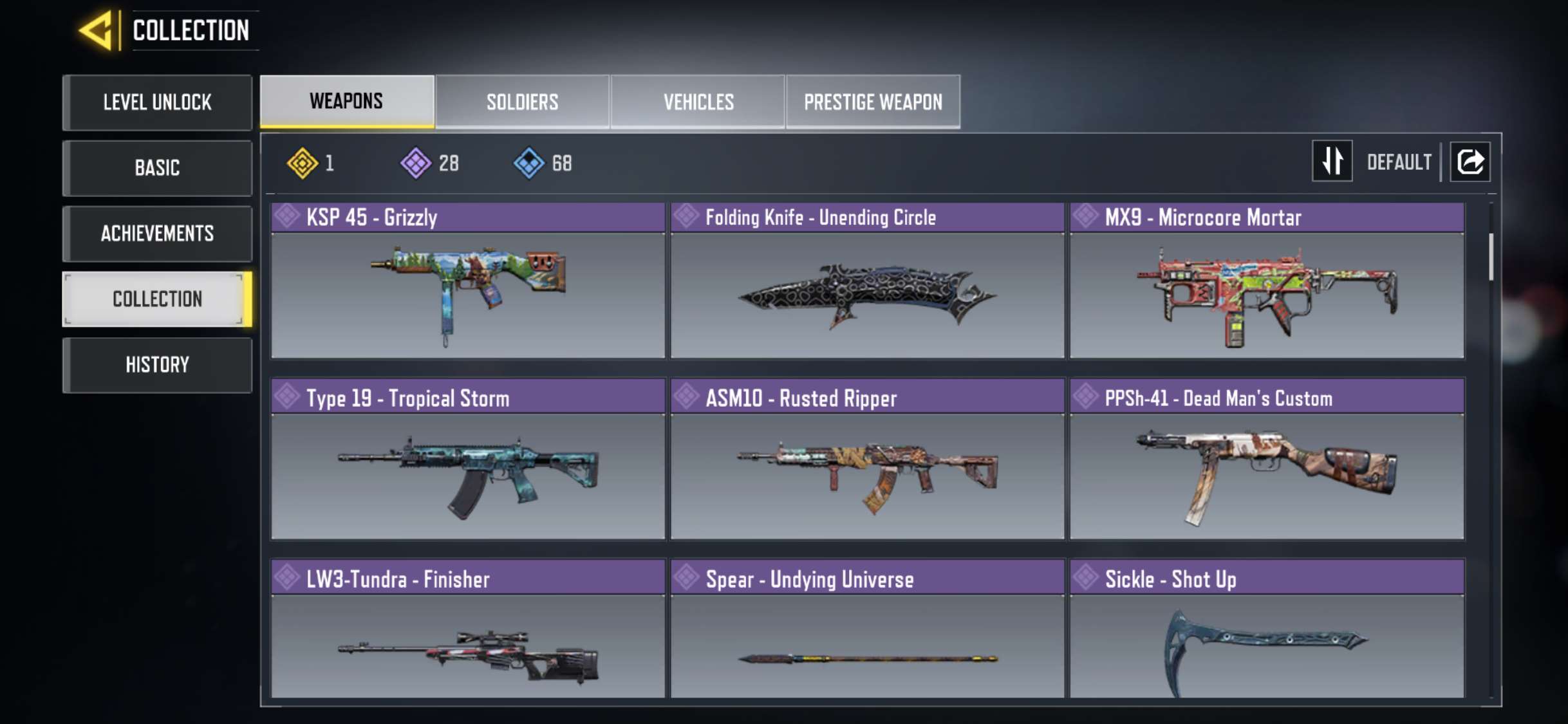Switch to the Vehicles tab
Image resolution: width=1568 pixels, height=724 pixels.
[x=698, y=101]
